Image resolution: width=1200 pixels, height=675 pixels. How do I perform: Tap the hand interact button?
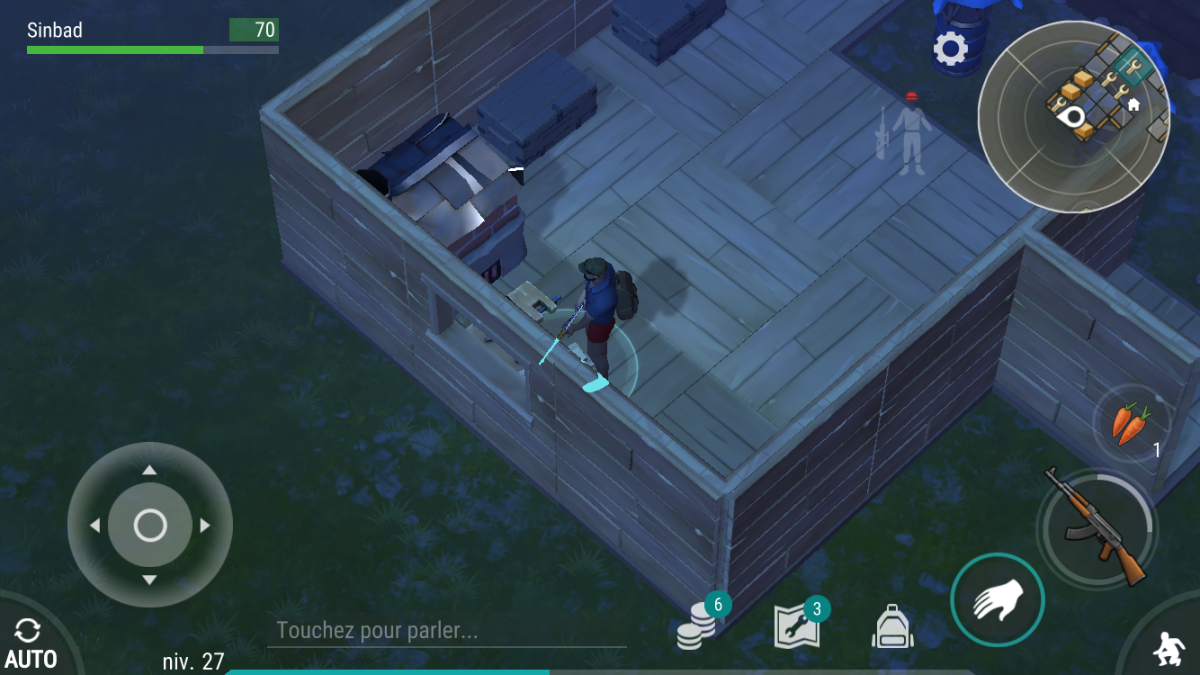997,600
